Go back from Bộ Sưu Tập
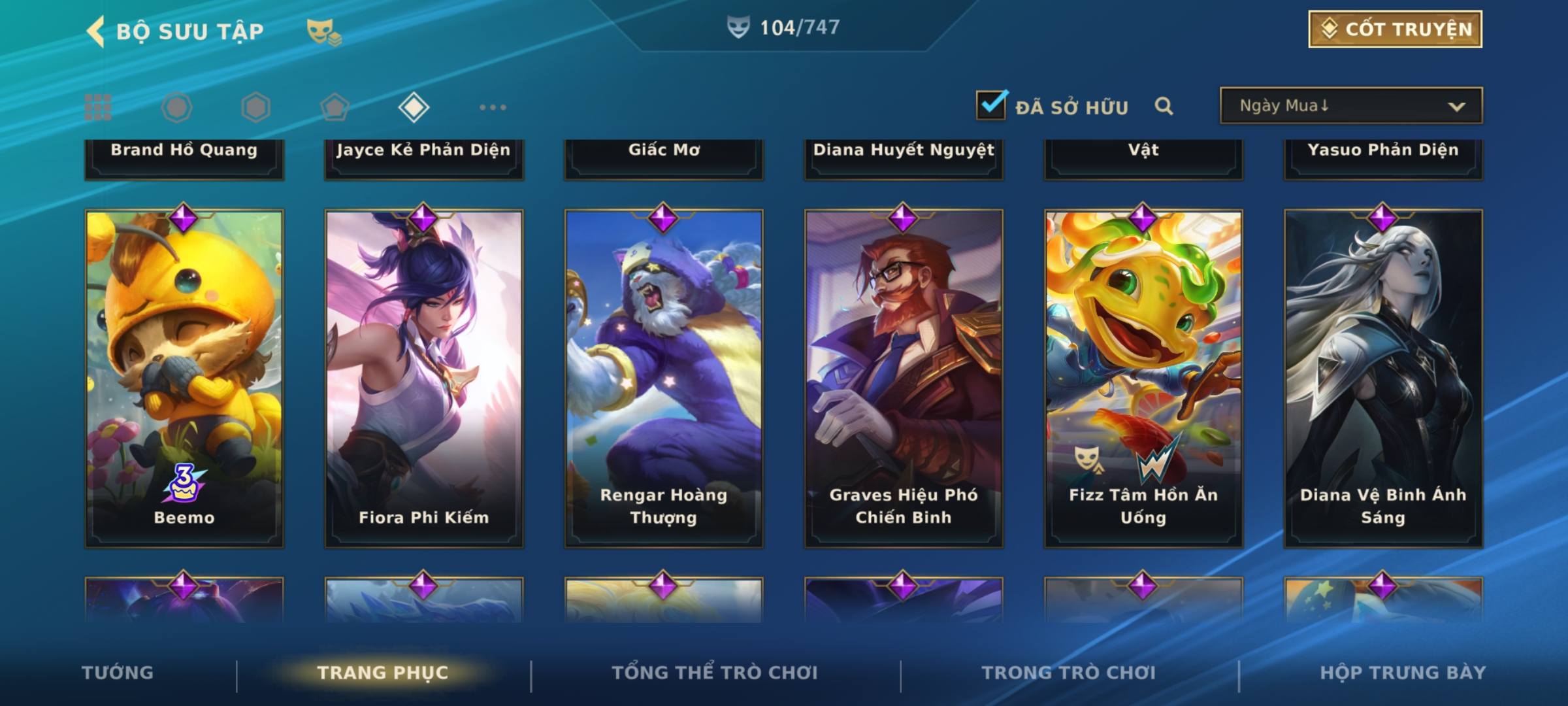 click(x=97, y=31)
